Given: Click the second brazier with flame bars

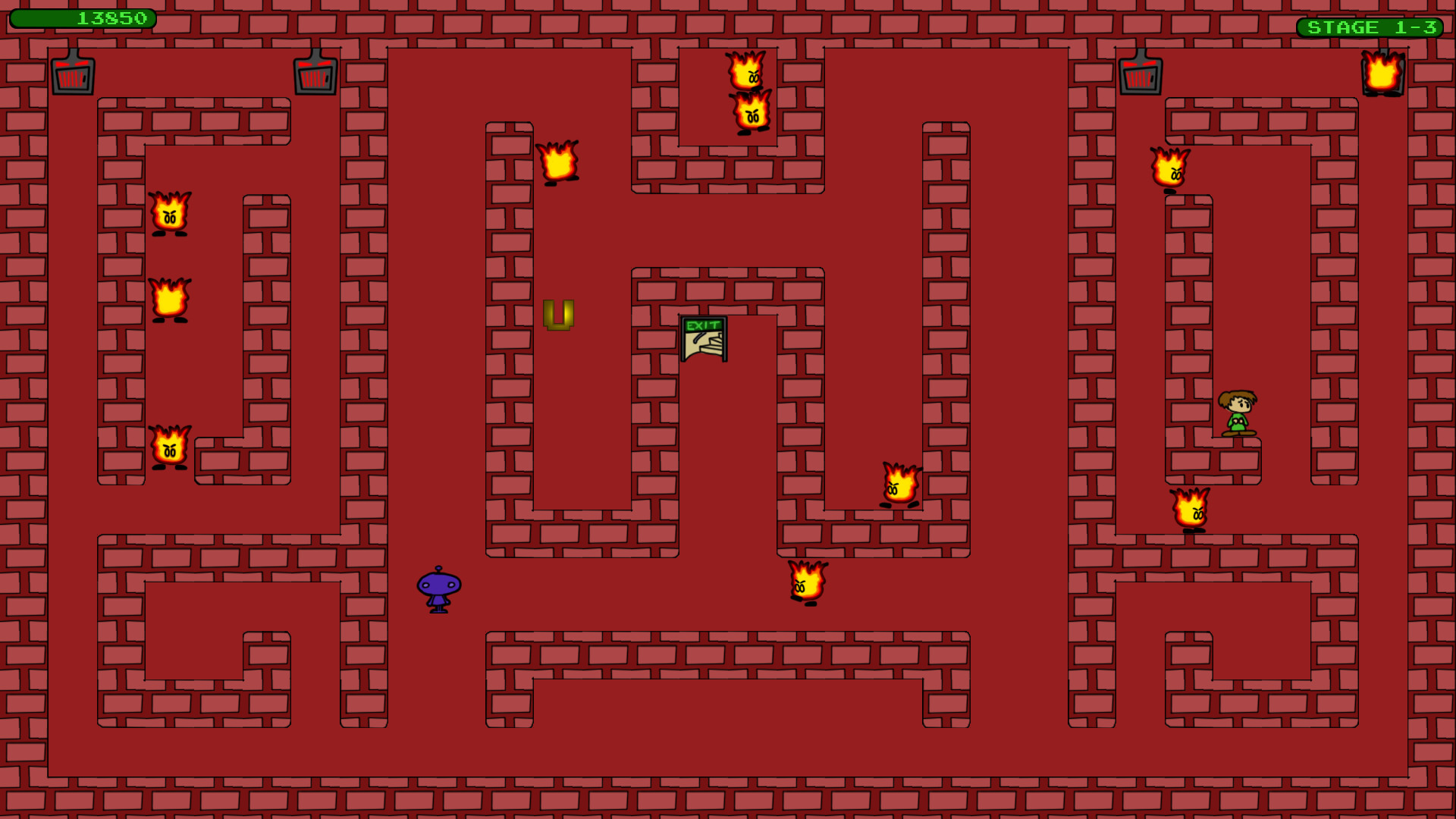Looking at the screenshot, I should [315, 76].
